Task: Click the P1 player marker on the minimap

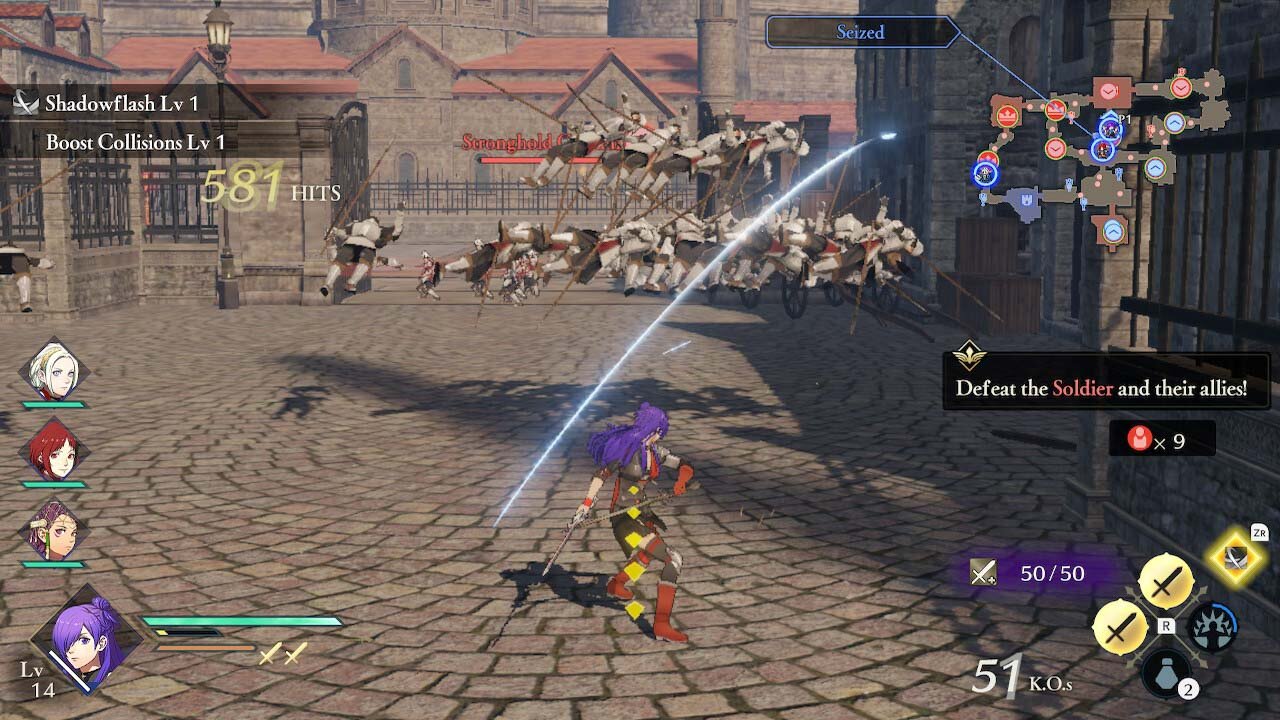Action: click(x=1110, y=128)
